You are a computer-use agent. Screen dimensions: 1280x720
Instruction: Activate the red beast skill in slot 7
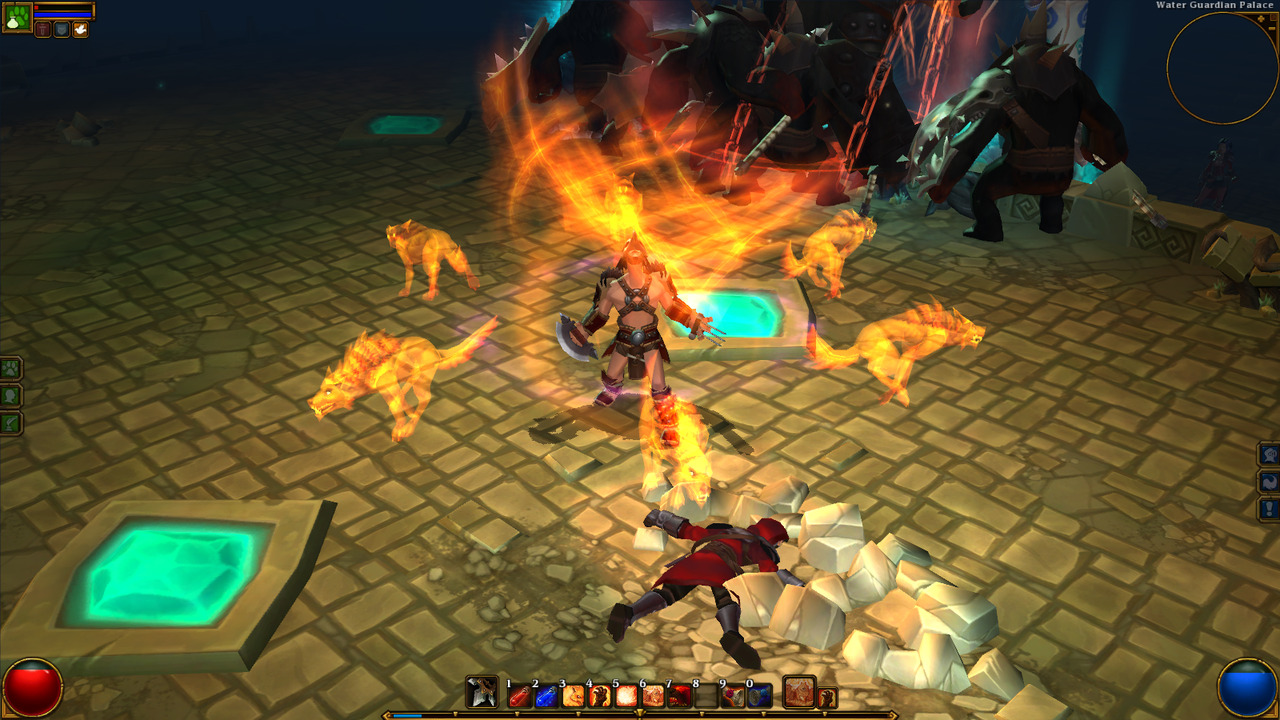[680, 695]
